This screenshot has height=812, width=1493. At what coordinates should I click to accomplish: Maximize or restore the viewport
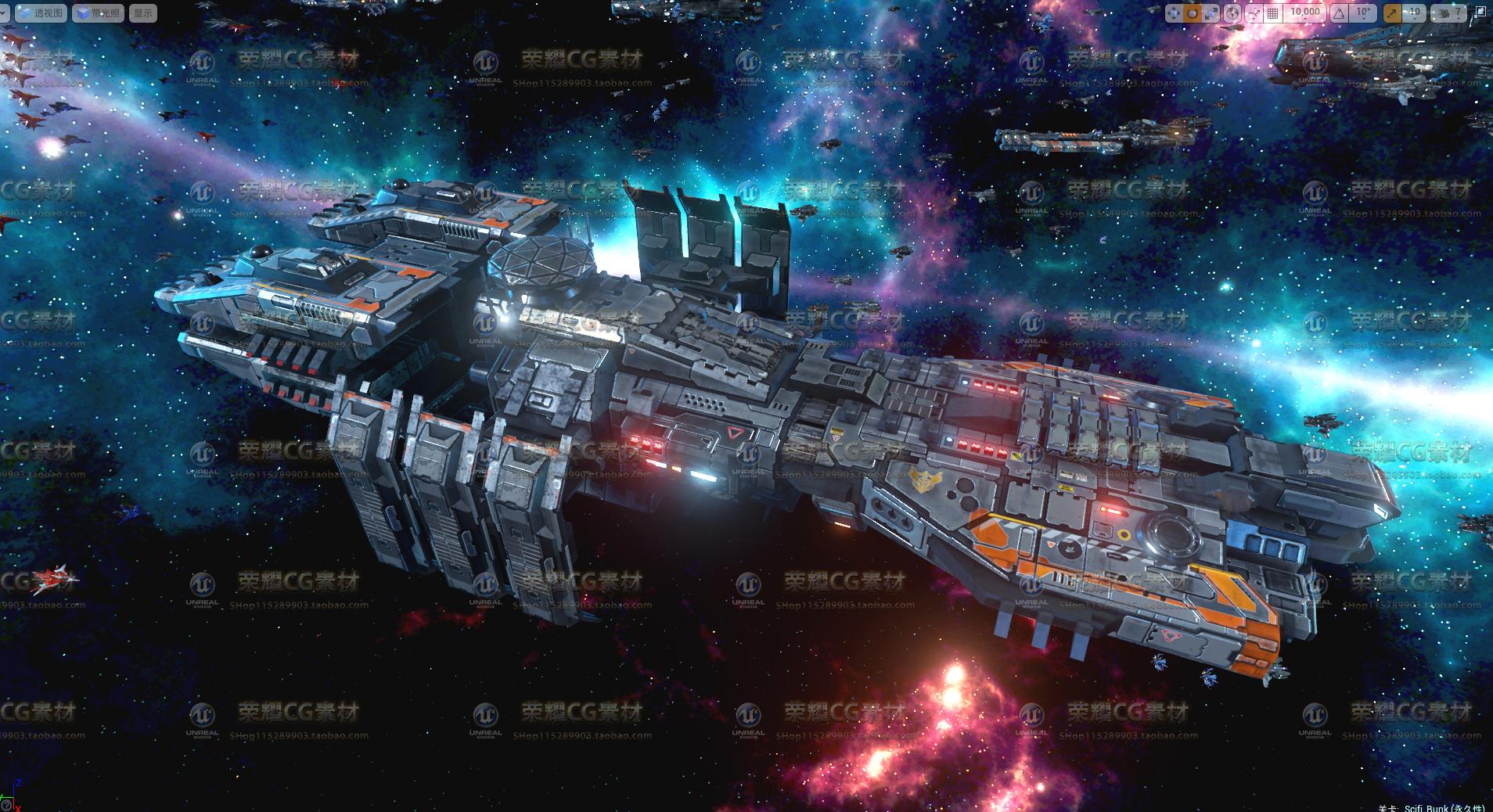click(x=1480, y=13)
